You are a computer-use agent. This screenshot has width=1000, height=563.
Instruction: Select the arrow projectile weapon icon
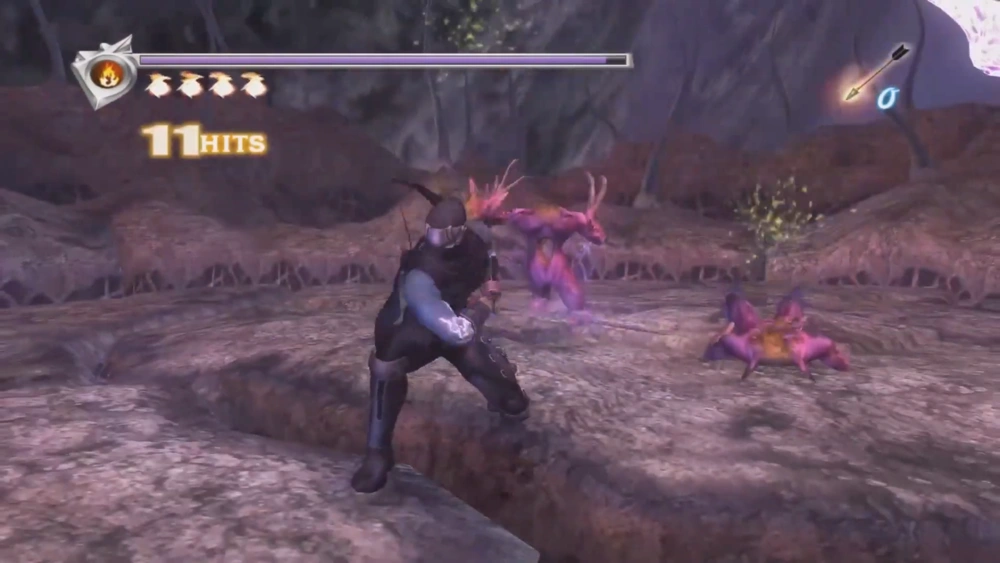point(876,72)
